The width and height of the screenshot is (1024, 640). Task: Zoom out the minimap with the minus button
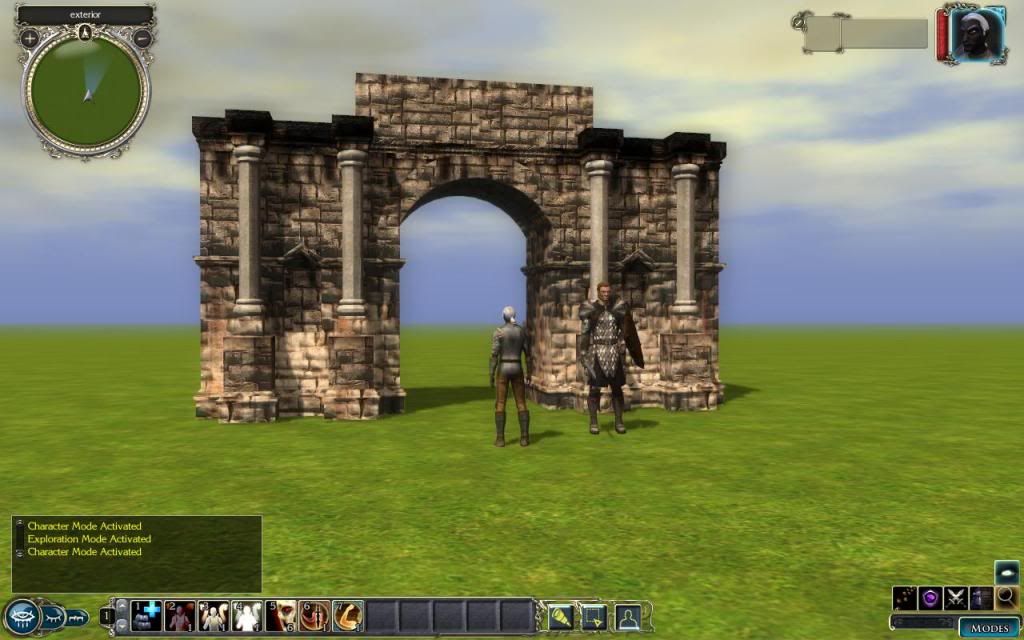142,38
